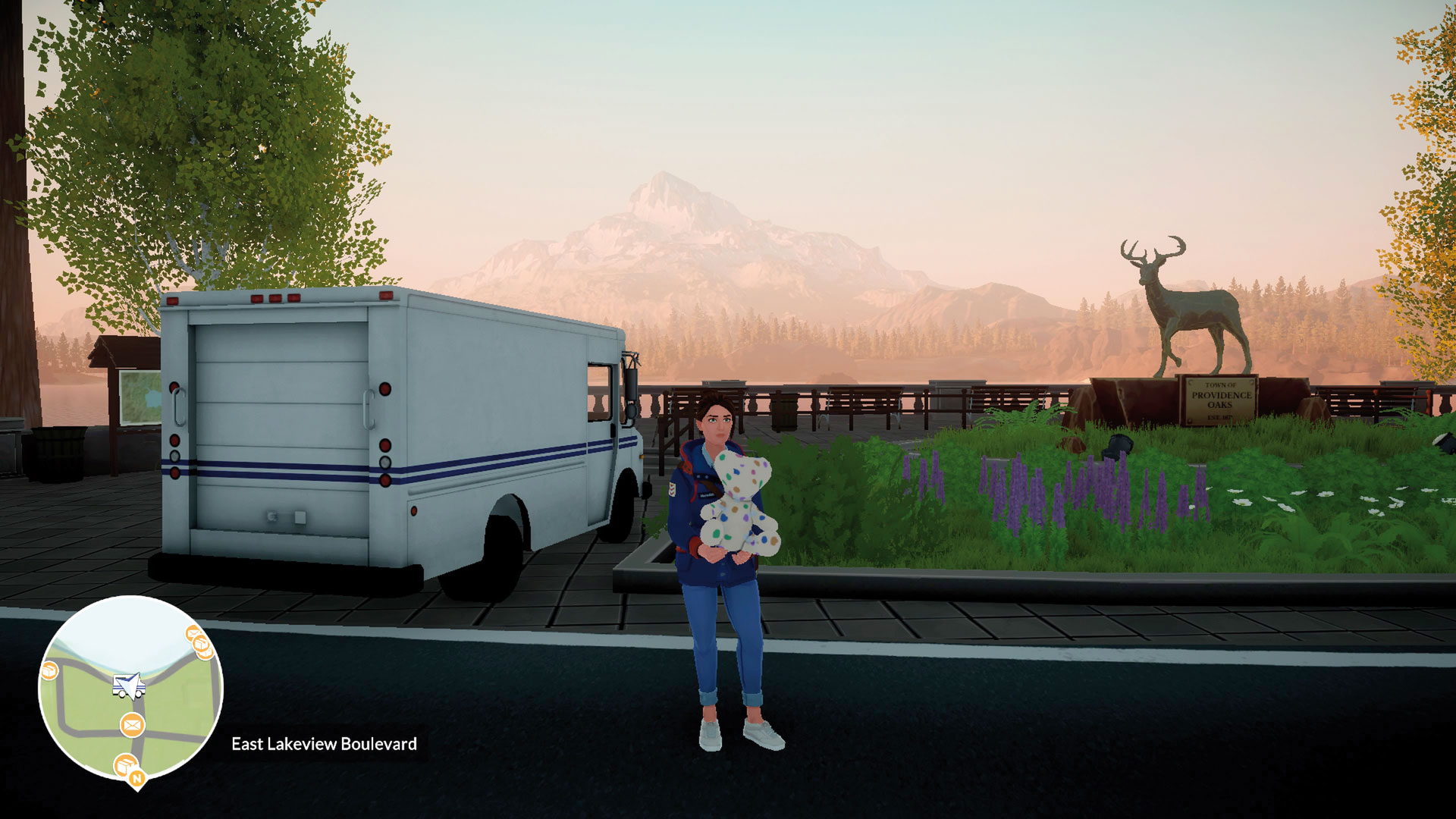Viewport: 1456px width, 819px height.
Task: Select the package marker on the minimap's left edge
Action: 49,670
